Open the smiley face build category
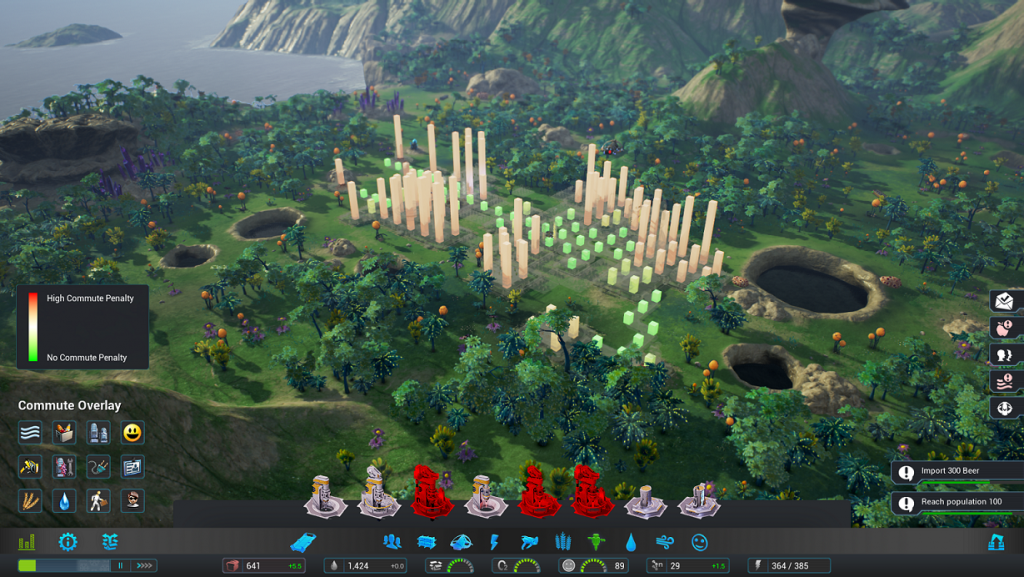Screen dimensions: 1024x577 pyautogui.click(x=699, y=542)
